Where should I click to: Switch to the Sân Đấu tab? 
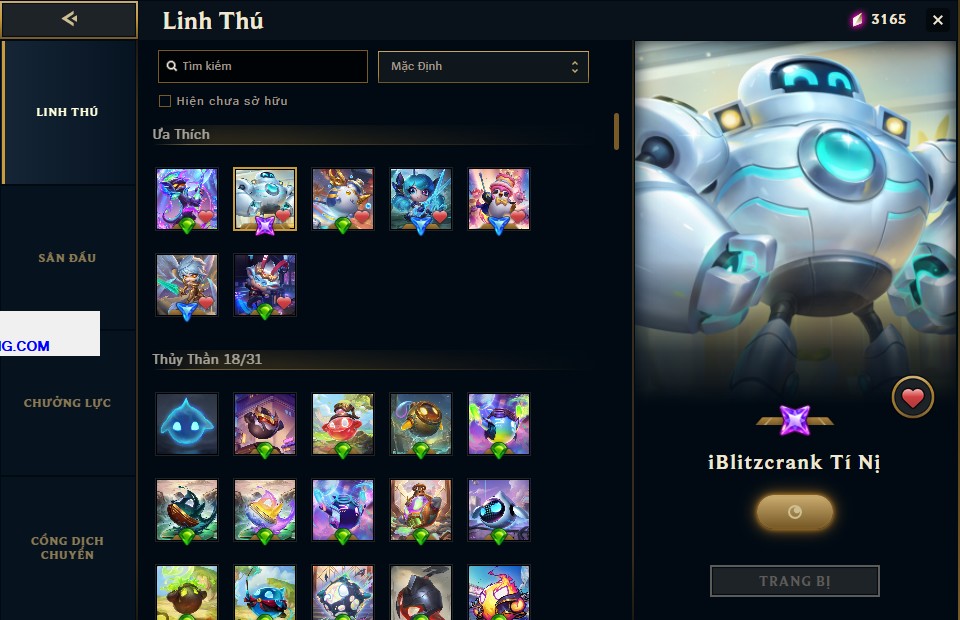tap(67, 258)
